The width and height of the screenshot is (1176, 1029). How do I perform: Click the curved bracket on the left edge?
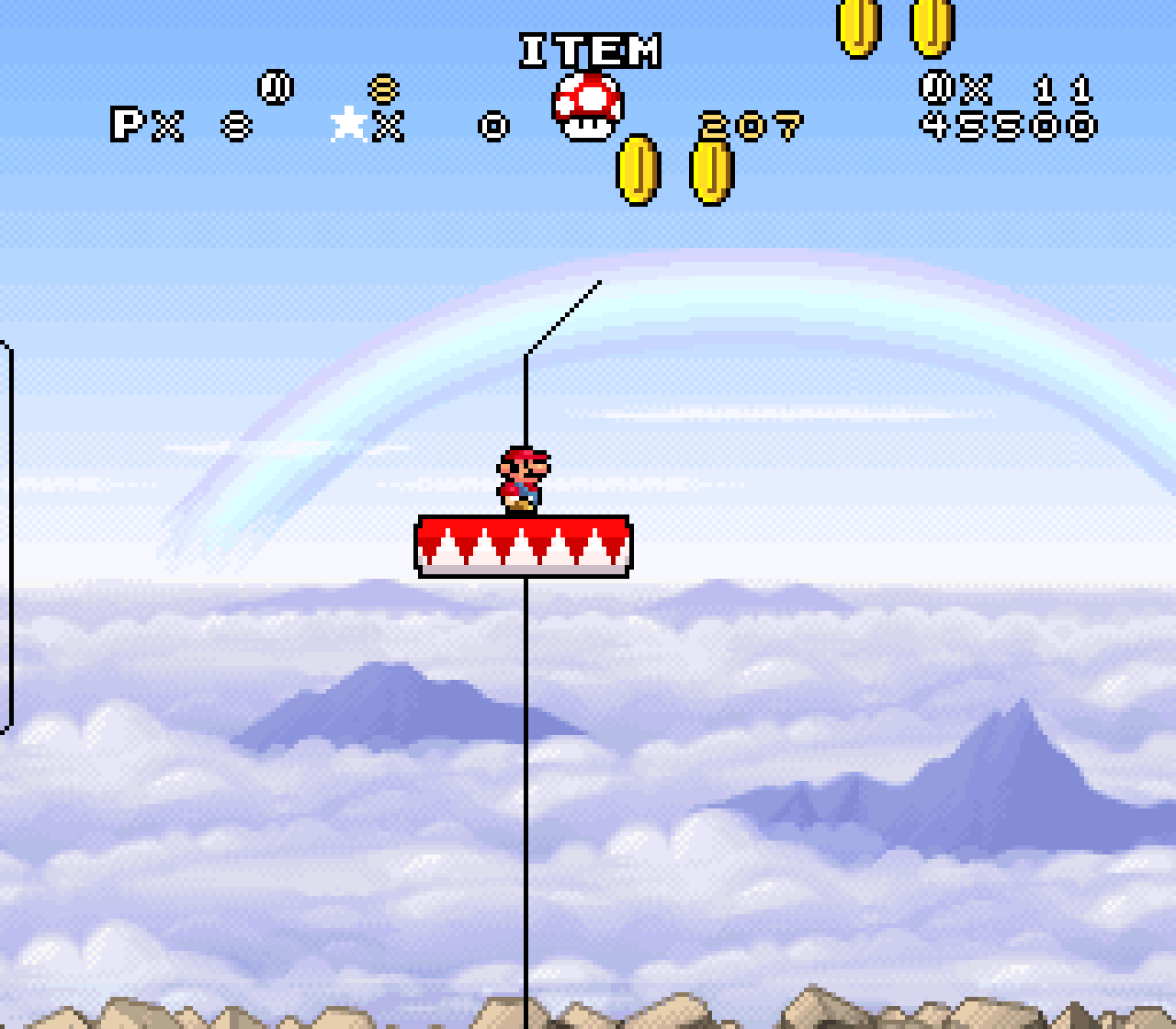tap(7, 533)
